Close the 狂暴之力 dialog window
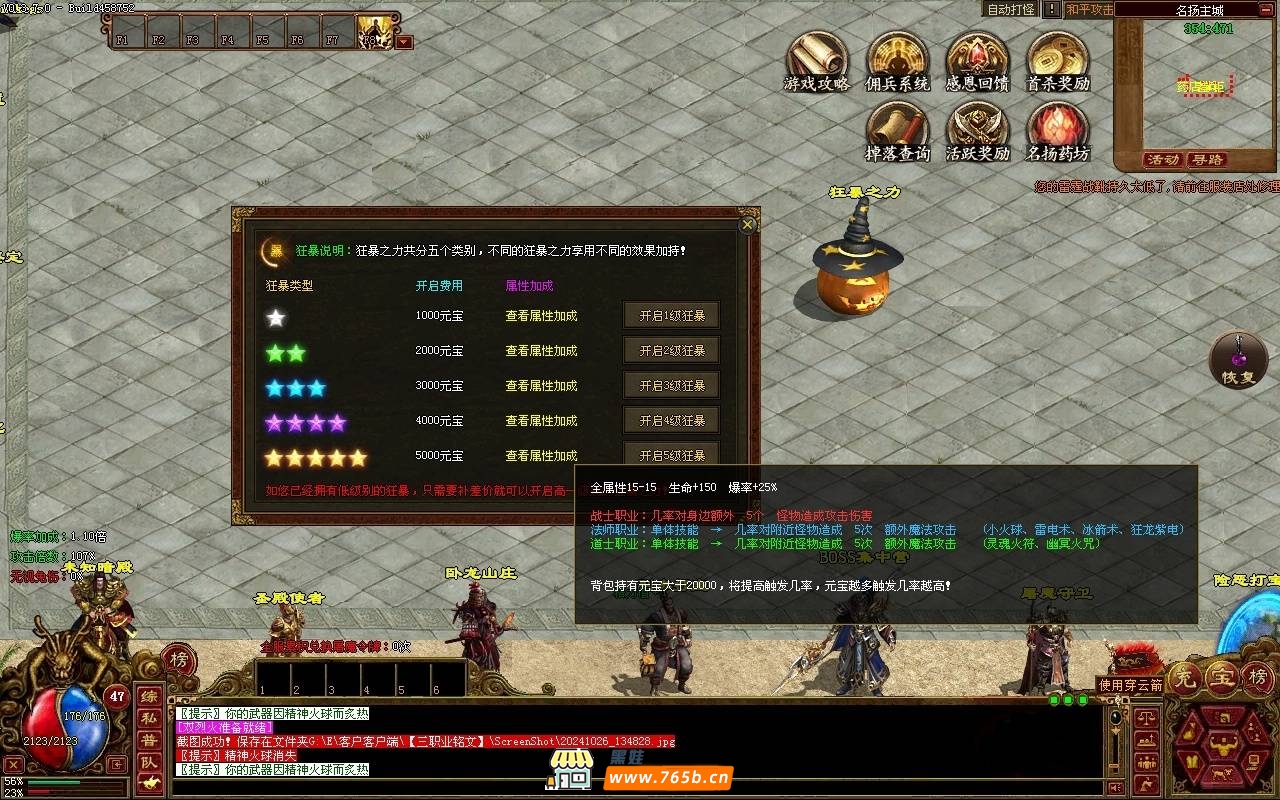Image resolution: width=1280 pixels, height=800 pixels. coord(747,225)
